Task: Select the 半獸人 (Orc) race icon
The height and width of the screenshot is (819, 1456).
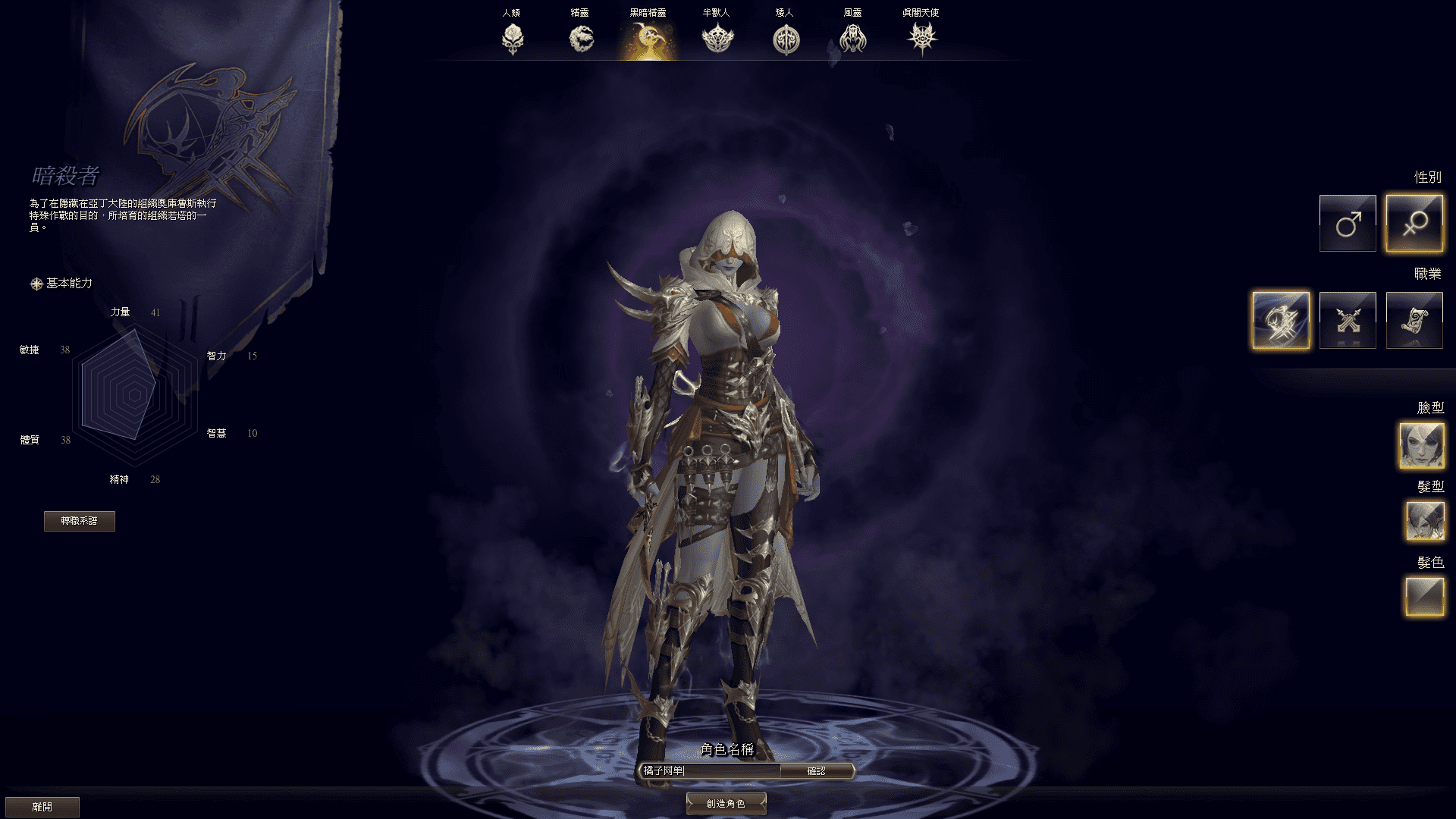Action: tap(717, 36)
